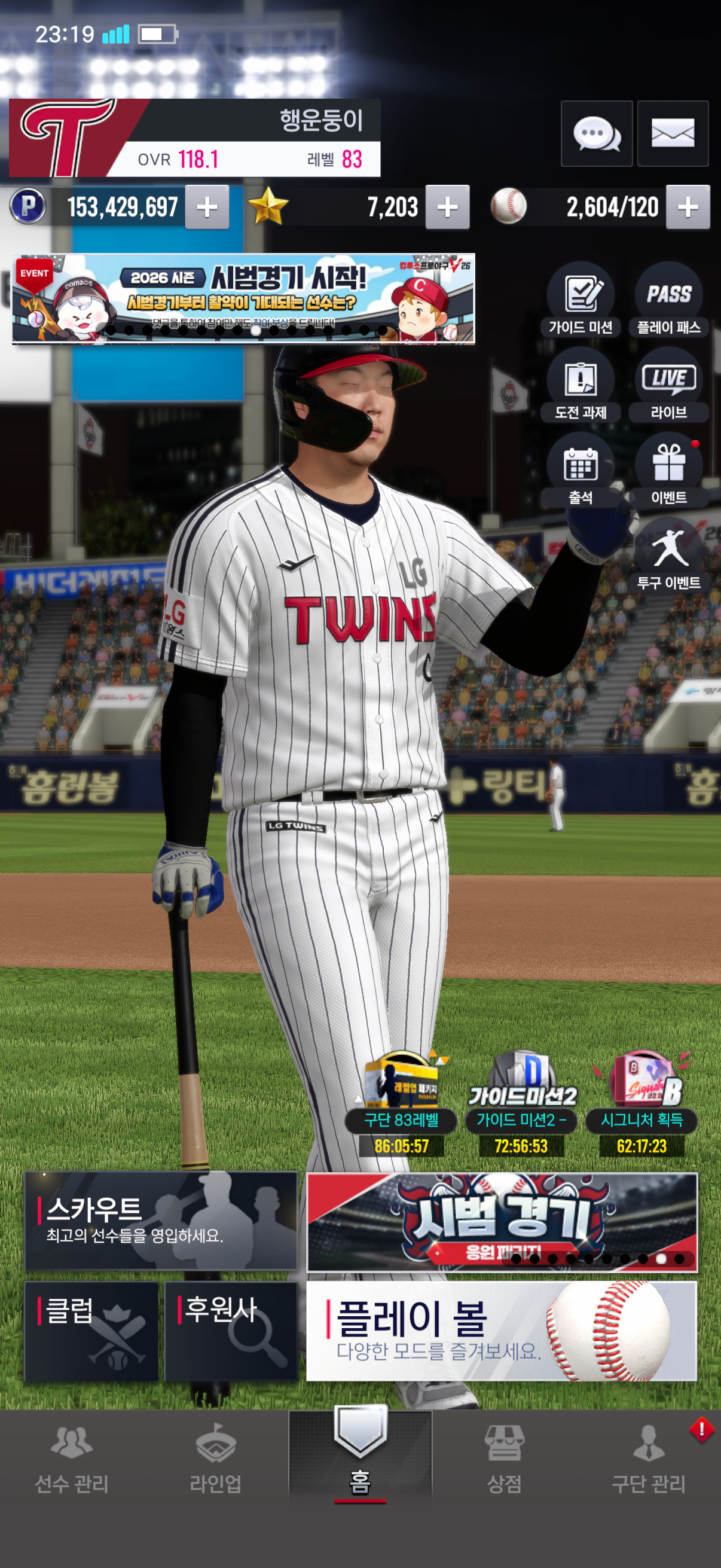Open the 구단 83레벨 level-up package
The image size is (721, 1568).
click(401, 1102)
